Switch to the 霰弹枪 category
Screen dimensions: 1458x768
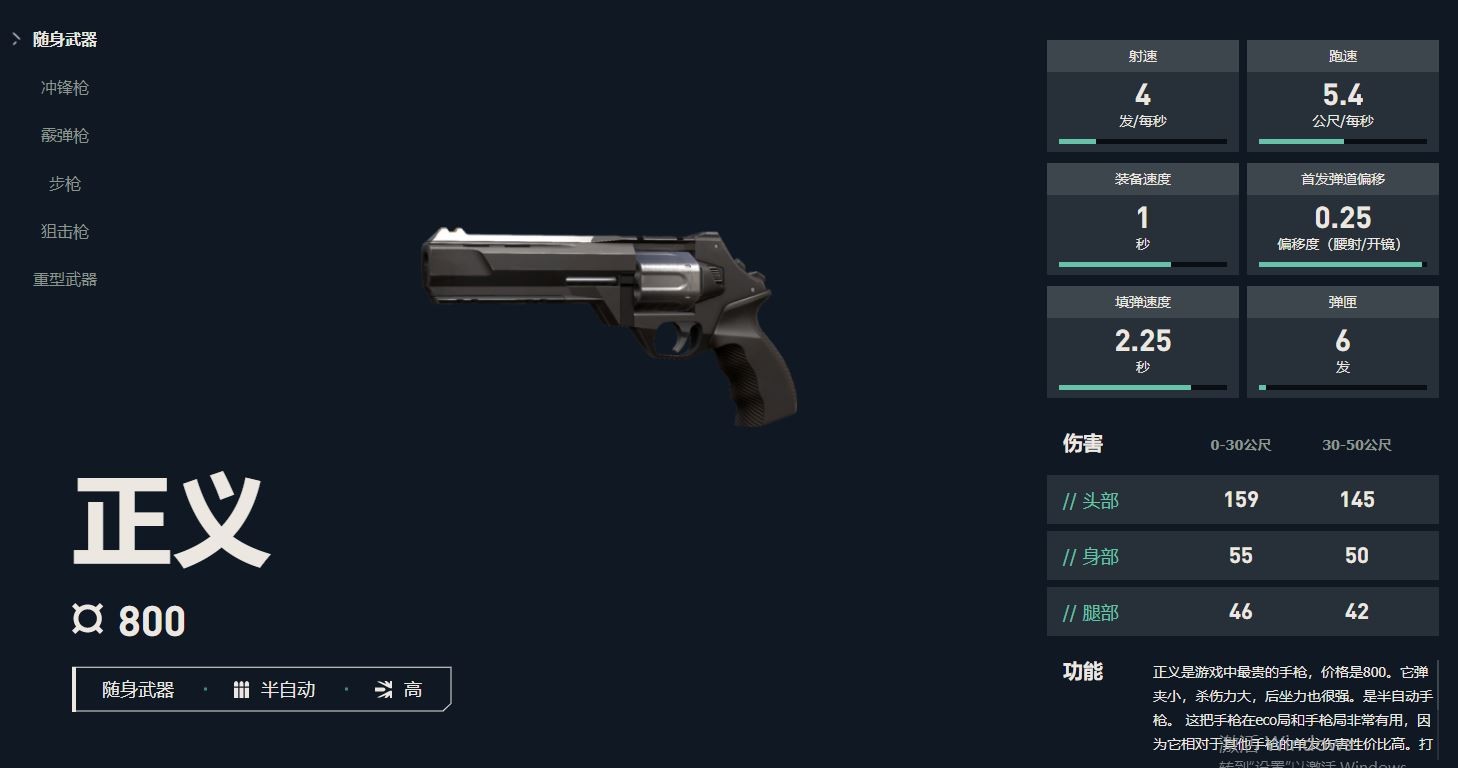(x=65, y=136)
